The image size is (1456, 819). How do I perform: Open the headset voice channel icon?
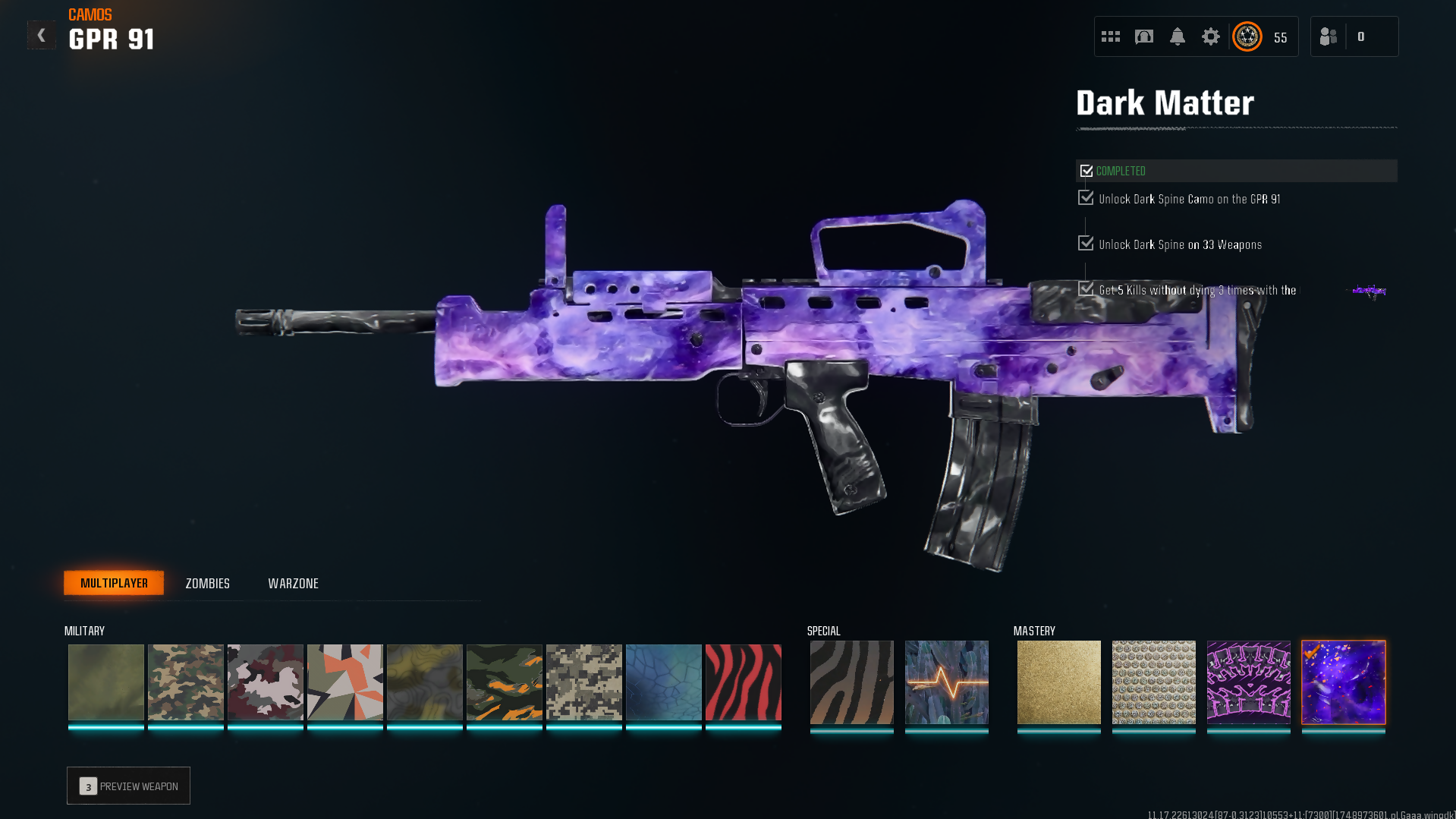point(1144,36)
